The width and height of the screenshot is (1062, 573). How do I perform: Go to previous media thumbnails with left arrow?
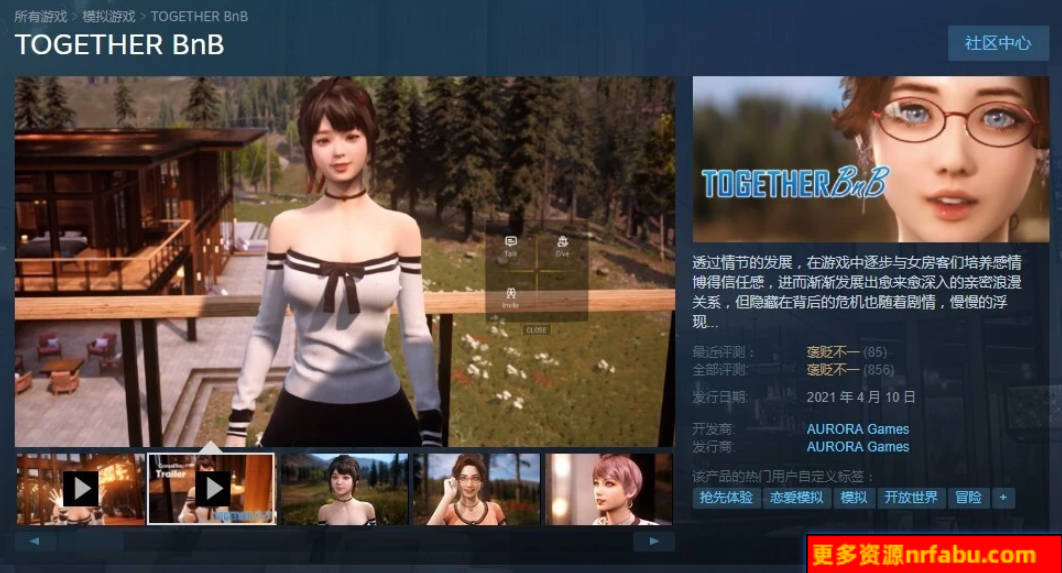(35, 541)
